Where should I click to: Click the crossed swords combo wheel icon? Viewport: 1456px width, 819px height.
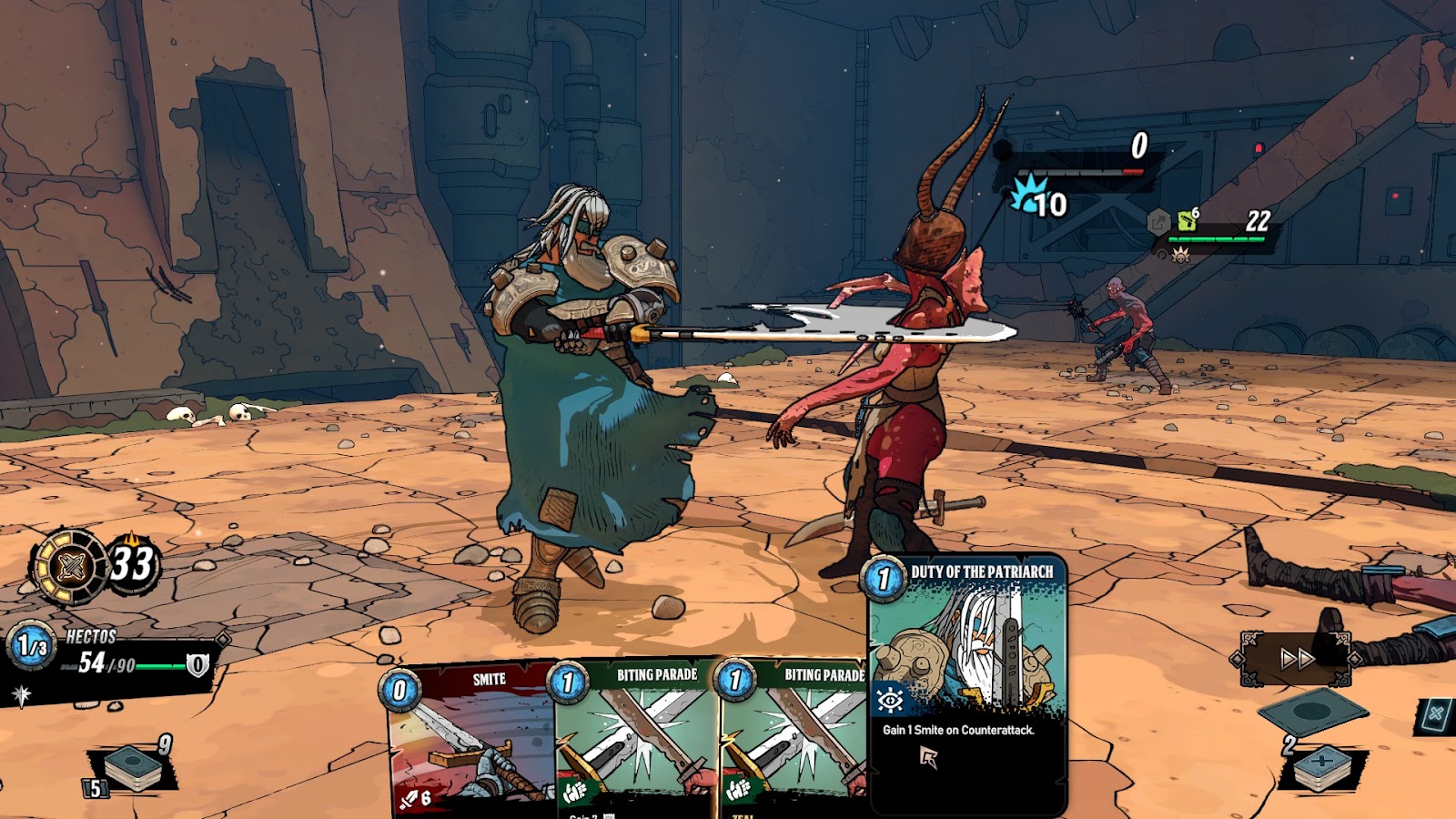pyautogui.click(x=70, y=567)
